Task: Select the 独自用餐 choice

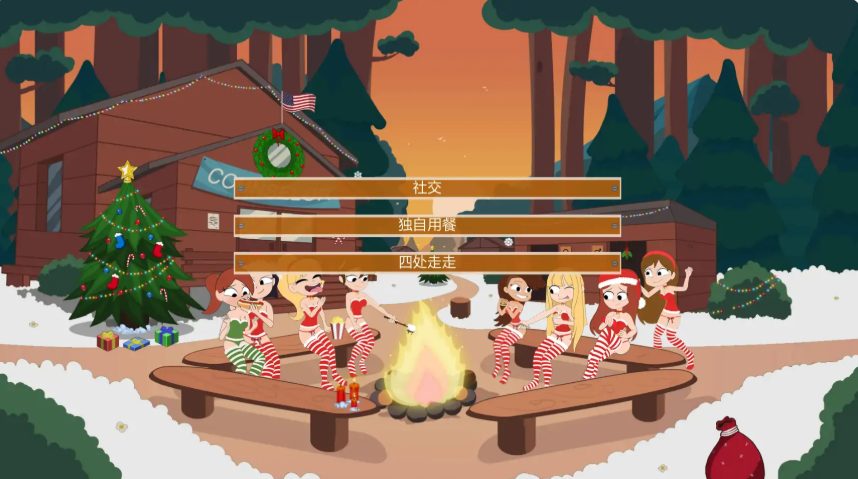Action: coord(427,226)
